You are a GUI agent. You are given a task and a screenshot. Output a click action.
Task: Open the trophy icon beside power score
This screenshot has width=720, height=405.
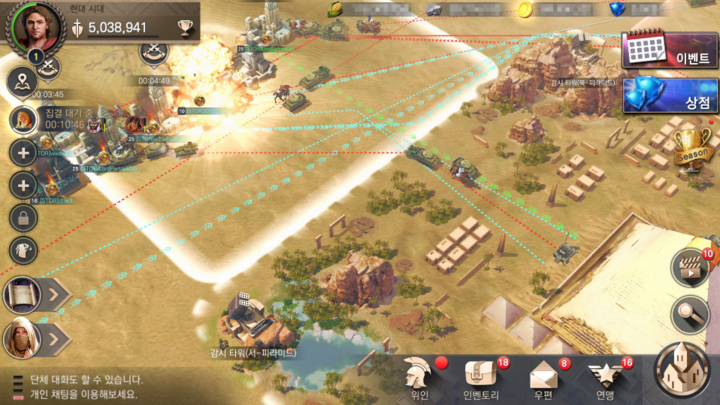(x=185, y=27)
